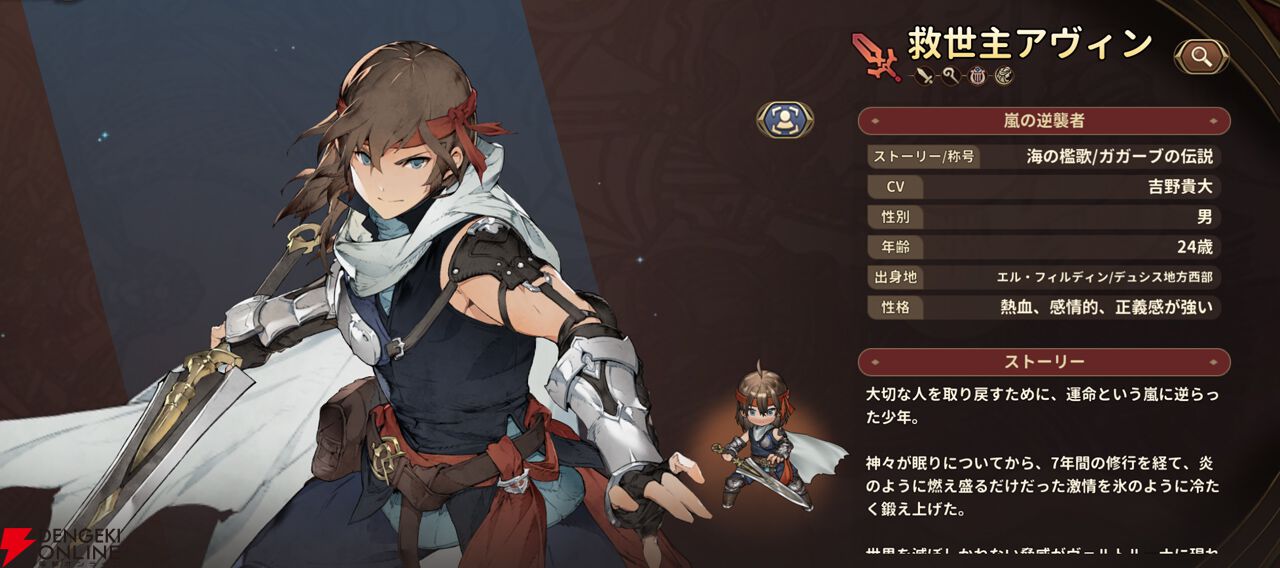1280x568 pixels.
Task: Click the magnifying glass search button
Action: 1201,57
